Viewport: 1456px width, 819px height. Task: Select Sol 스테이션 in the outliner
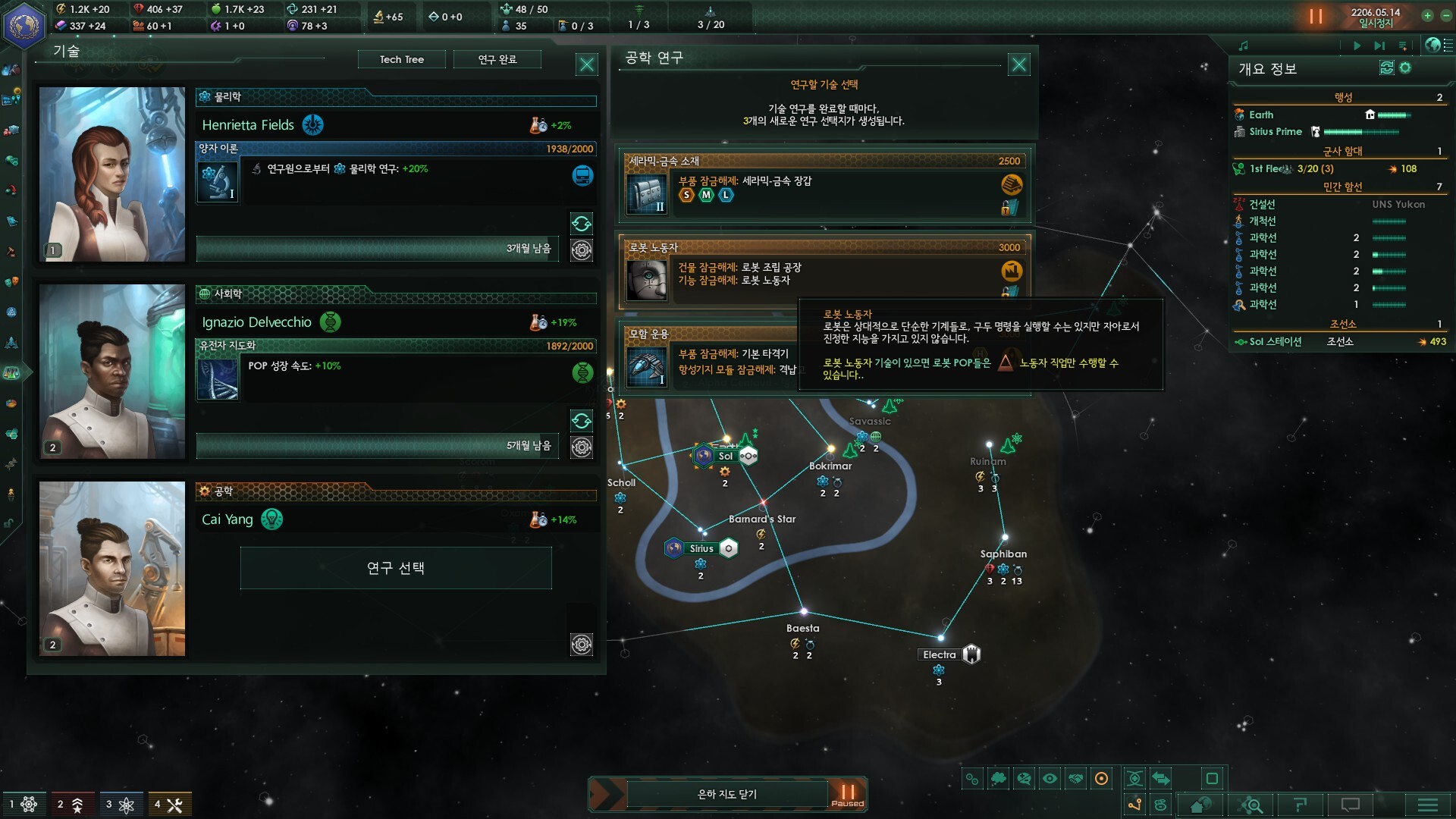click(1276, 341)
